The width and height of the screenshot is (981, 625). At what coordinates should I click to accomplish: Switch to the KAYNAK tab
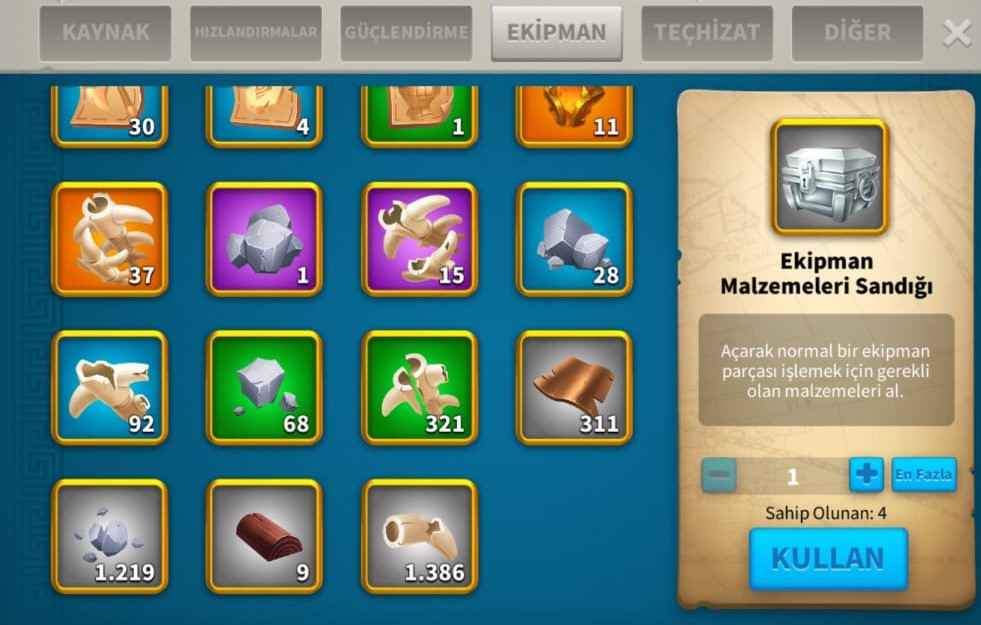[105, 33]
